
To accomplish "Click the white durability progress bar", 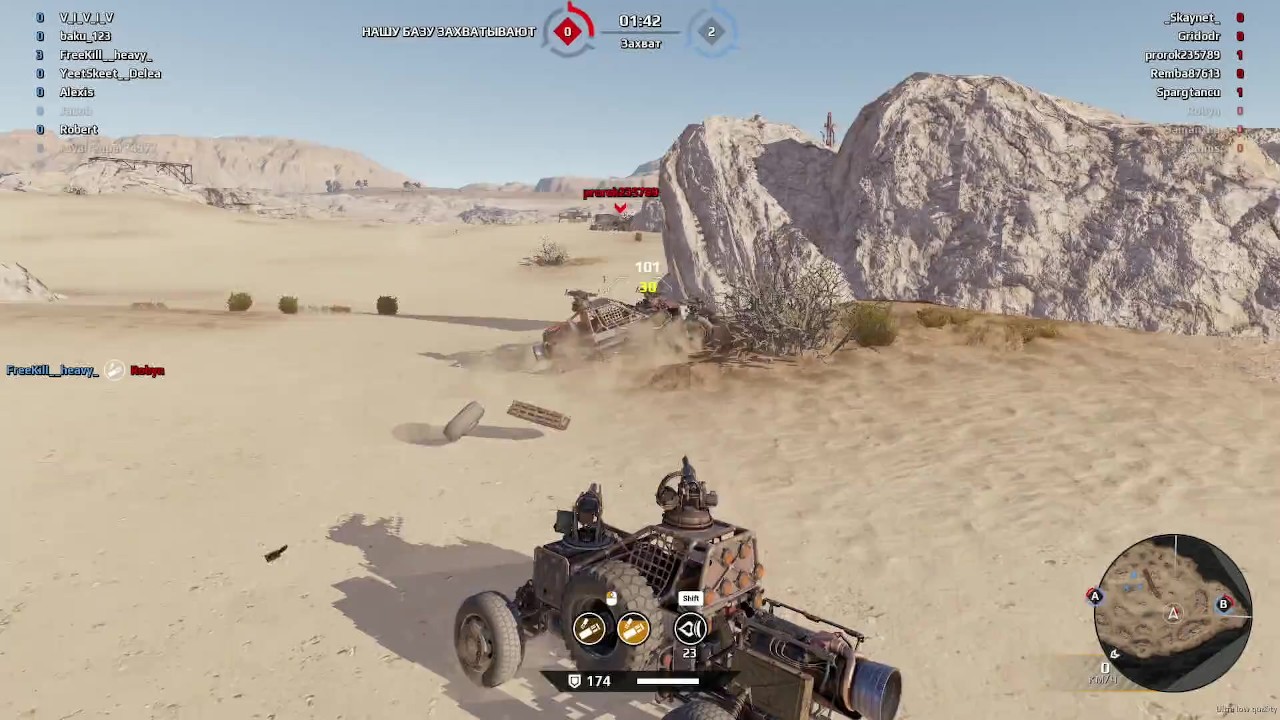I will 667,681.
